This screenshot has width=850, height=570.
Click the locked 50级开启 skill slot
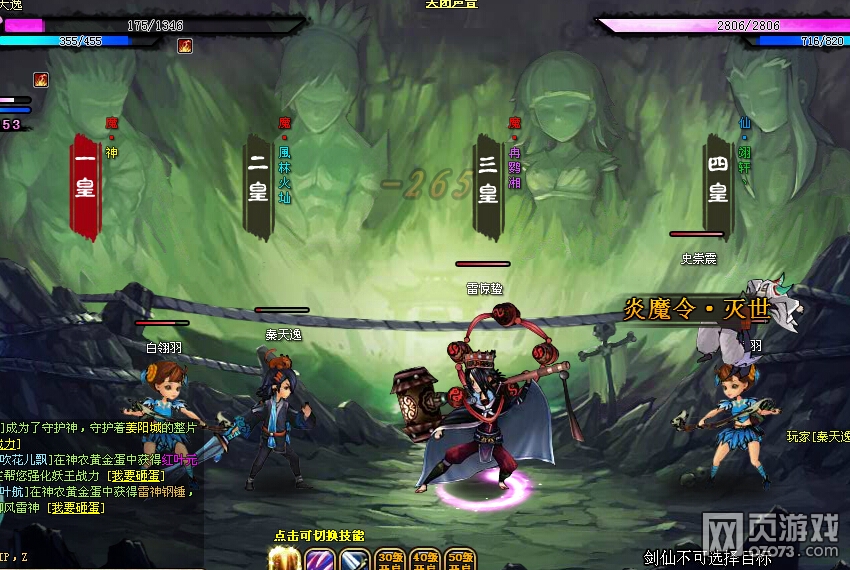point(460,560)
